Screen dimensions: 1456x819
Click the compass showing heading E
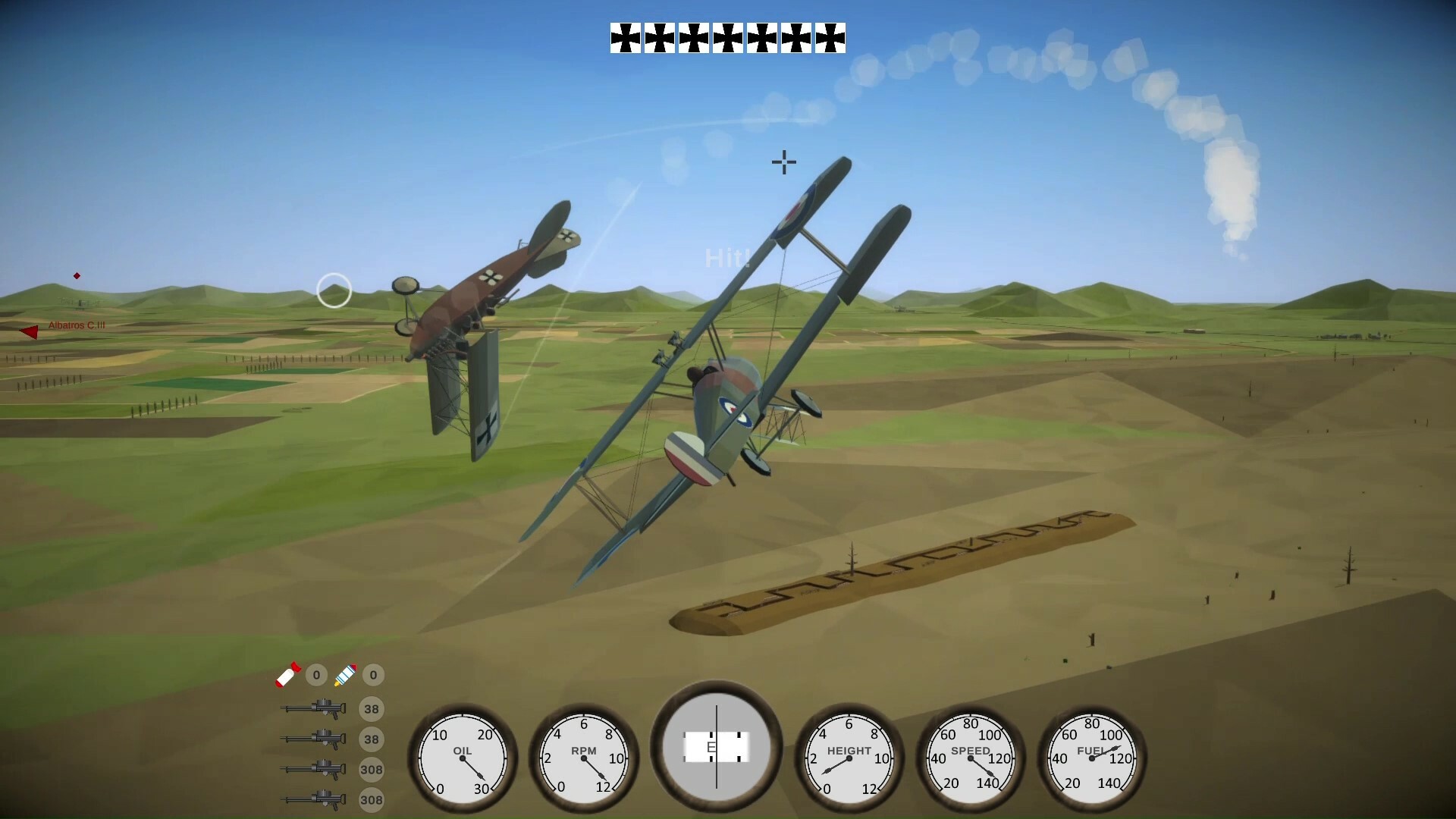pyautogui.click(x=716, y=747)
